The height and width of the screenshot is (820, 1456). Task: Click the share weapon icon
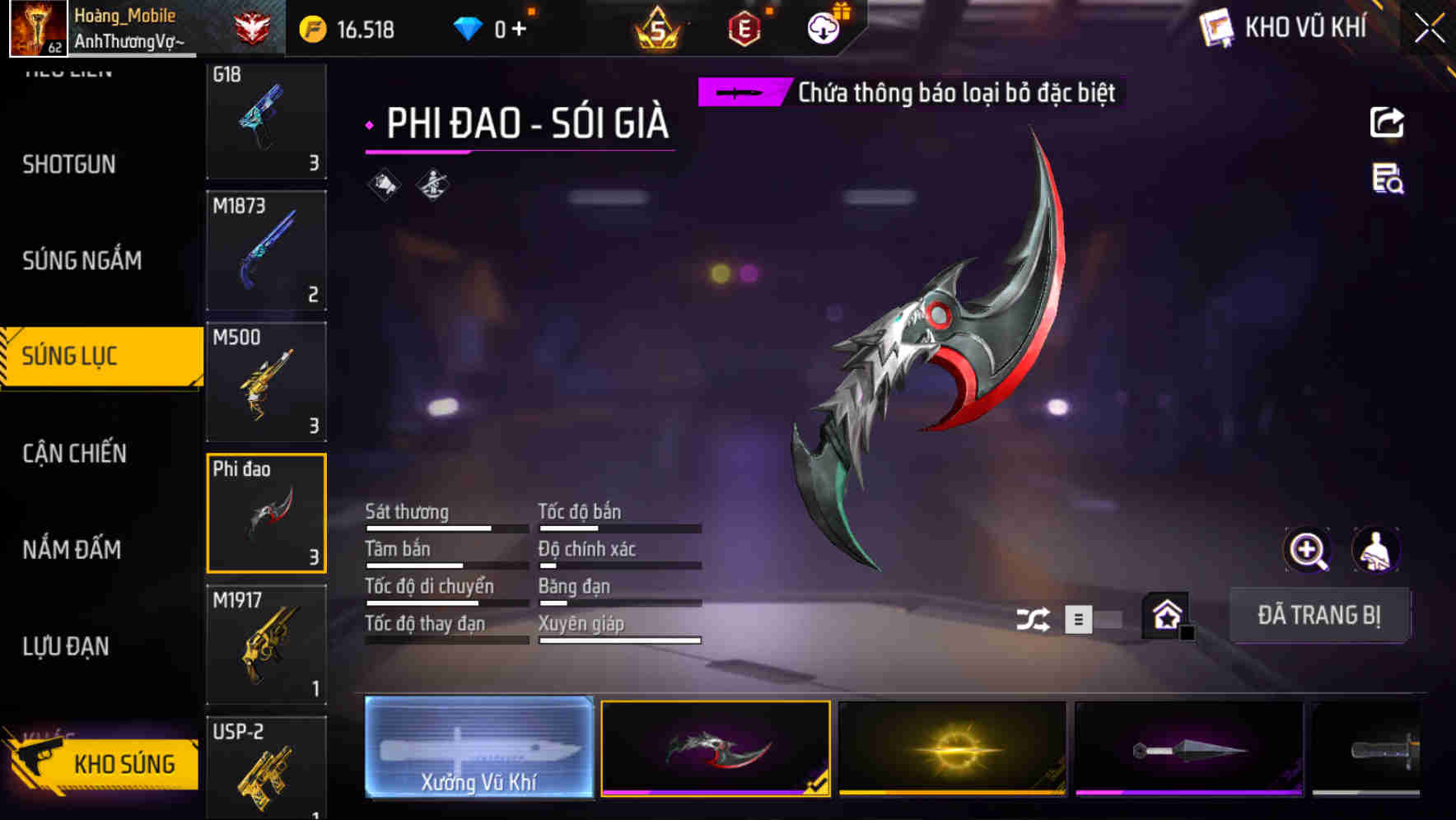tap(1387, 122)
